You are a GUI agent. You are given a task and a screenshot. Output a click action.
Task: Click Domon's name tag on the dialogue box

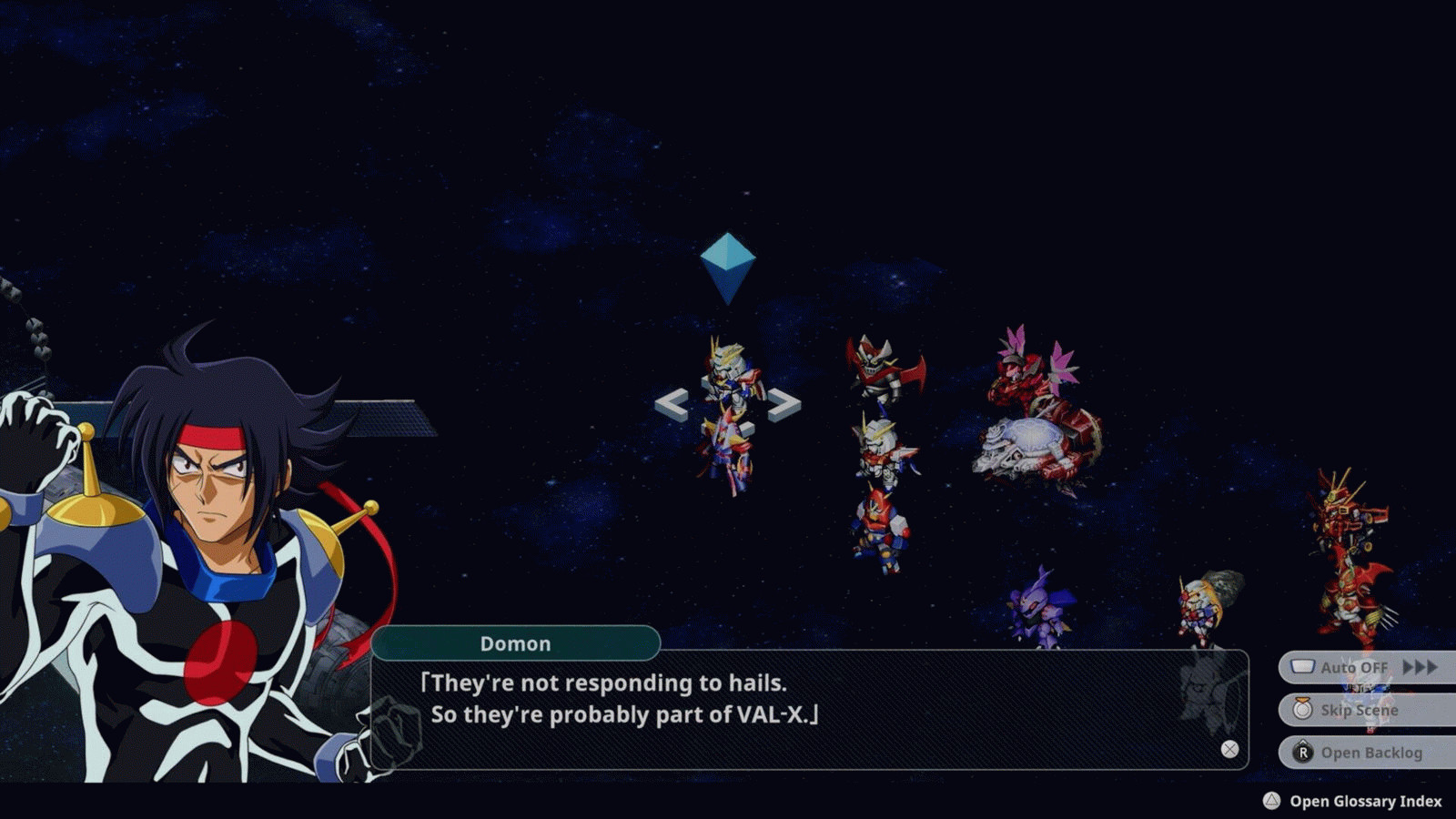(515, 643)
